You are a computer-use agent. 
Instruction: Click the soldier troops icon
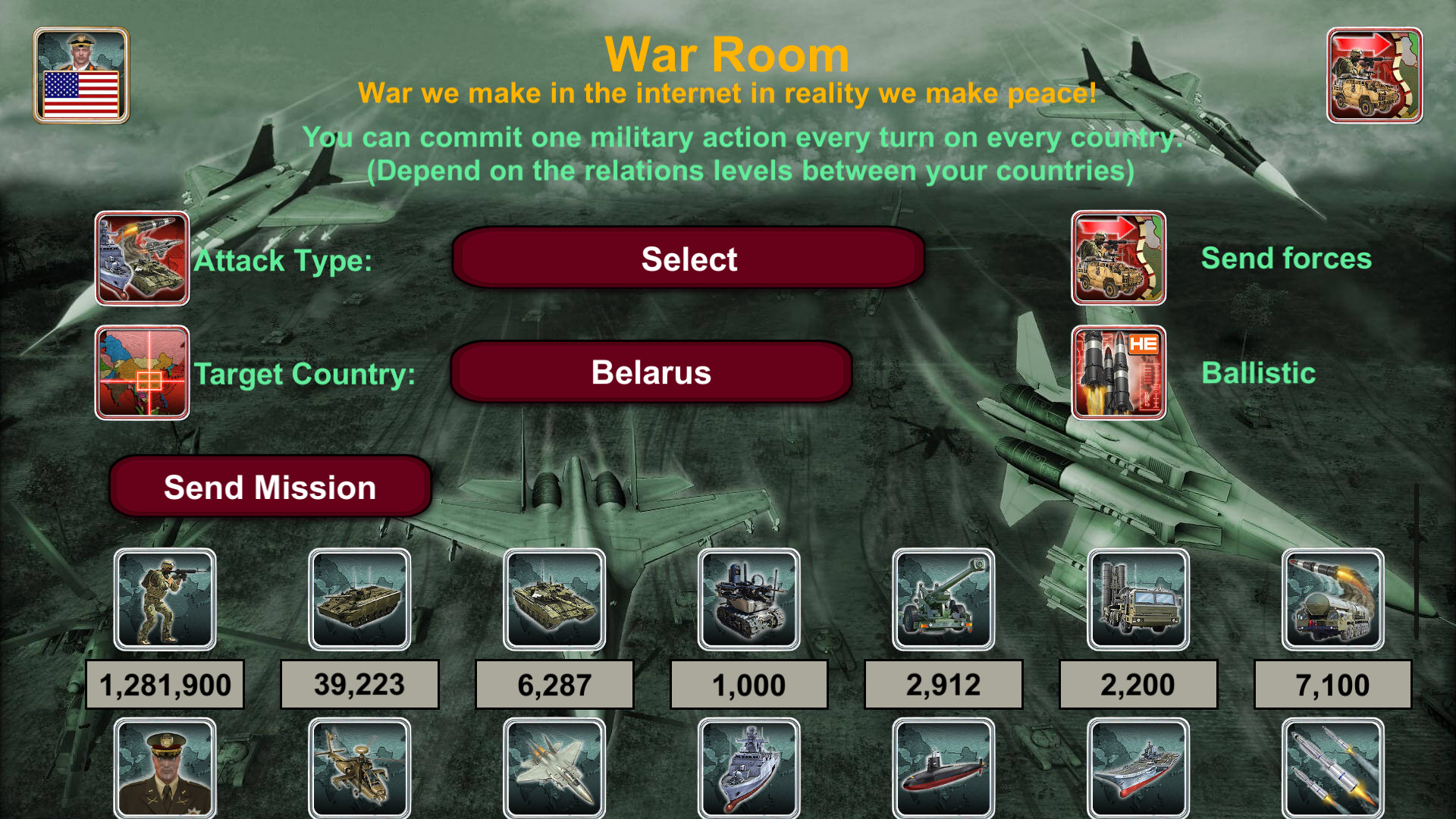click(165, 599)
